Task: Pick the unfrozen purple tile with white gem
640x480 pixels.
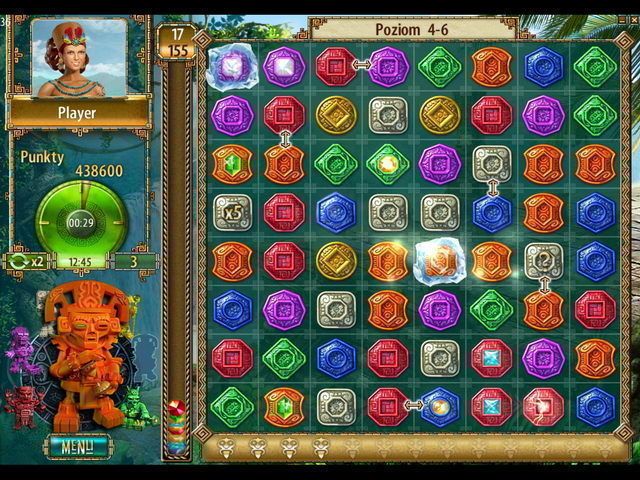Action: coord(284,67)
